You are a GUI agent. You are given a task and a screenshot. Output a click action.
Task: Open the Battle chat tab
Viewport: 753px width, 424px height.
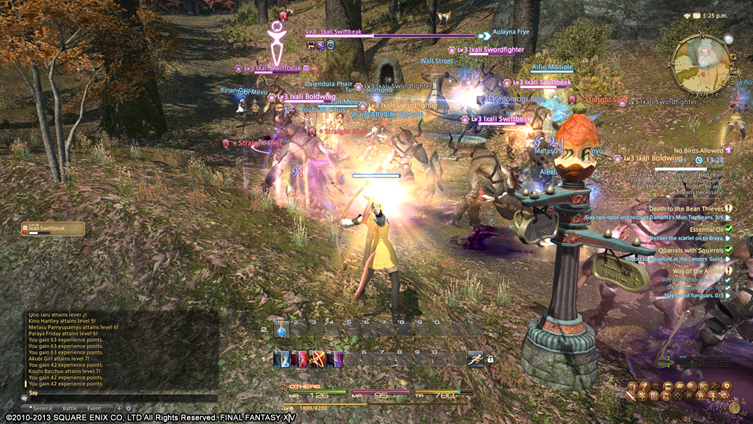click(x=69, y=408)
